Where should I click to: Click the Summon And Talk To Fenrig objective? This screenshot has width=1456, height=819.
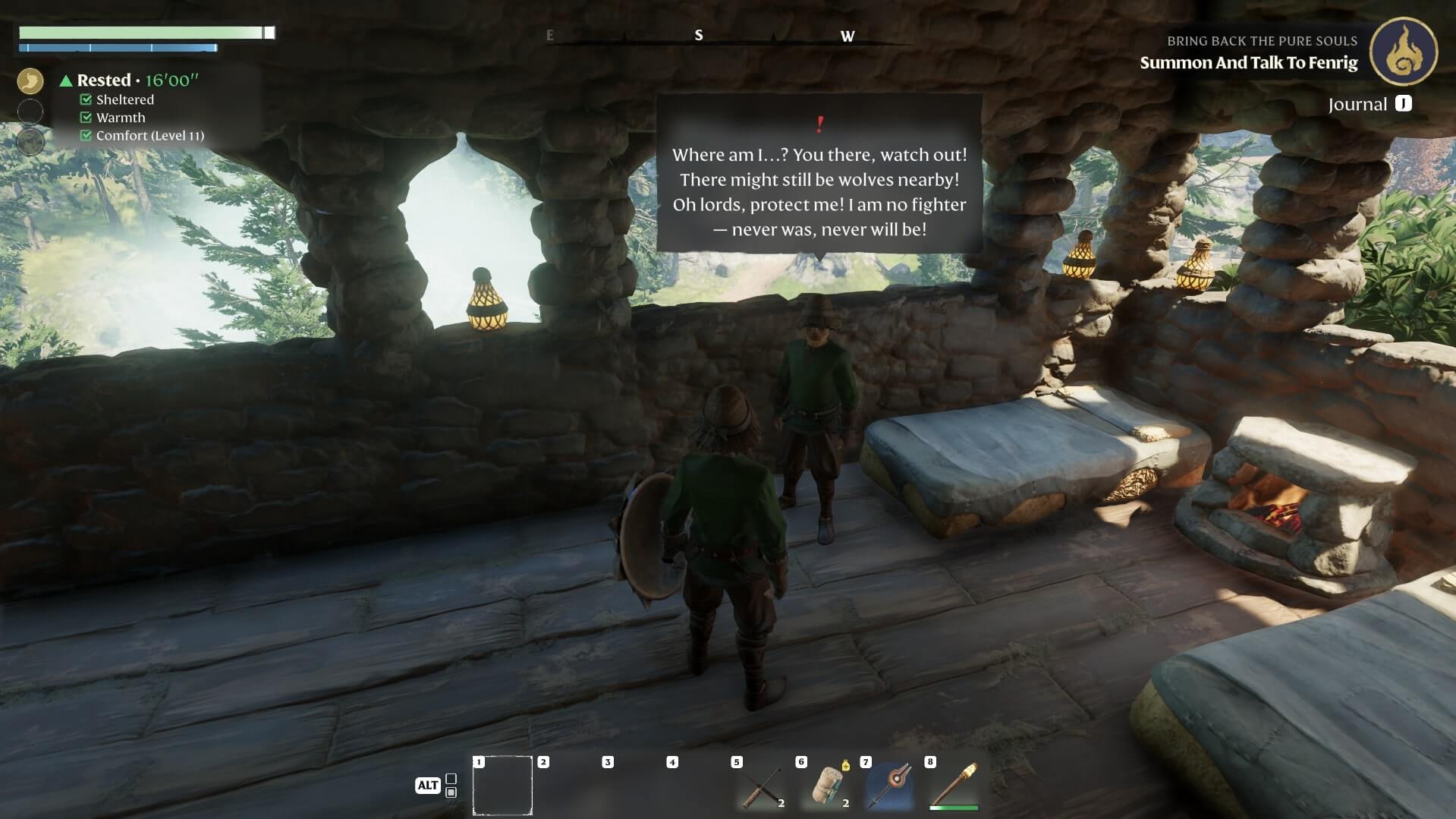point(1248,63)
